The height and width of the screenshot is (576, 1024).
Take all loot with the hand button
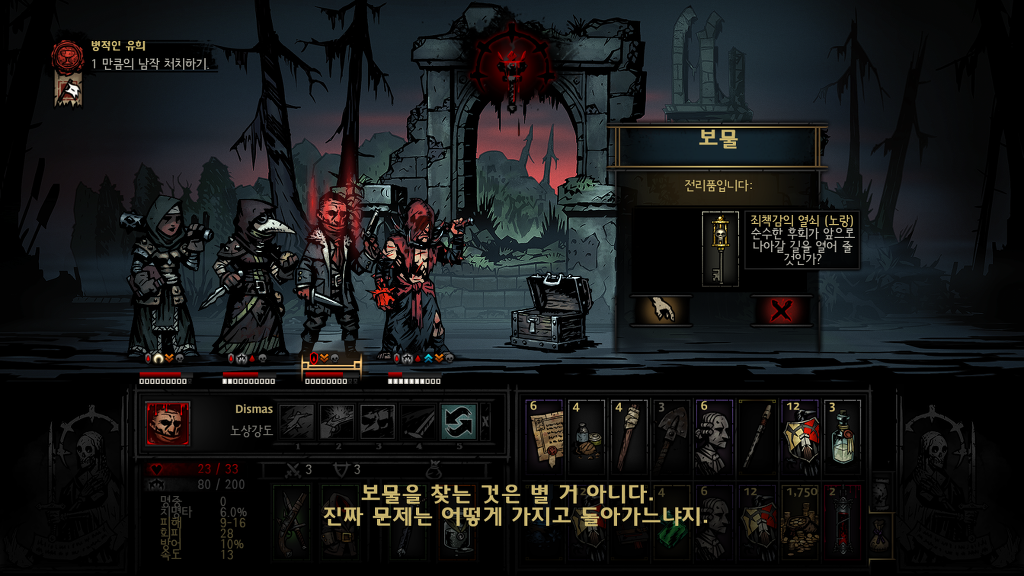(662, 310)
